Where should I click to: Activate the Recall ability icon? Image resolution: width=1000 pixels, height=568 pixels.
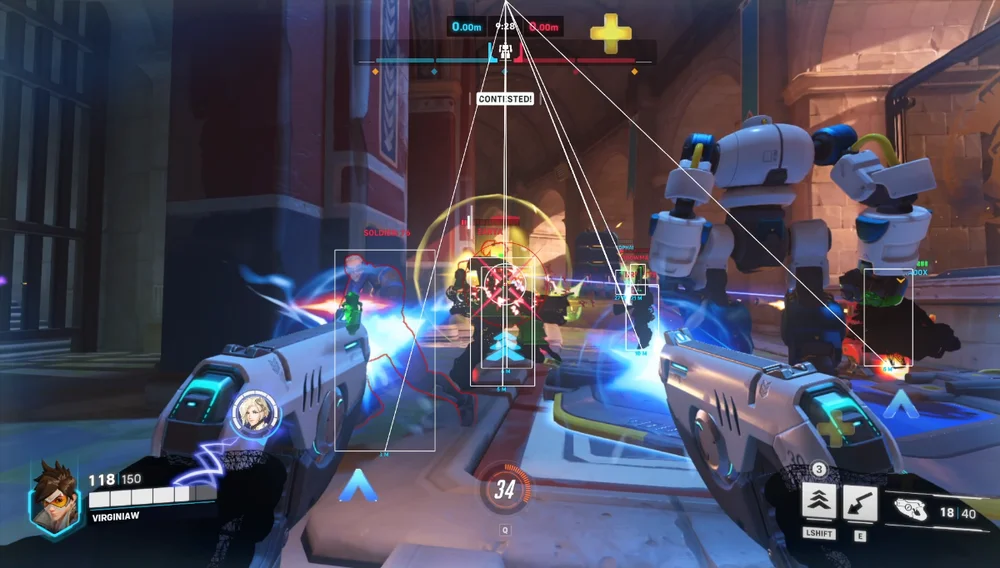click(x=860, y=503)
